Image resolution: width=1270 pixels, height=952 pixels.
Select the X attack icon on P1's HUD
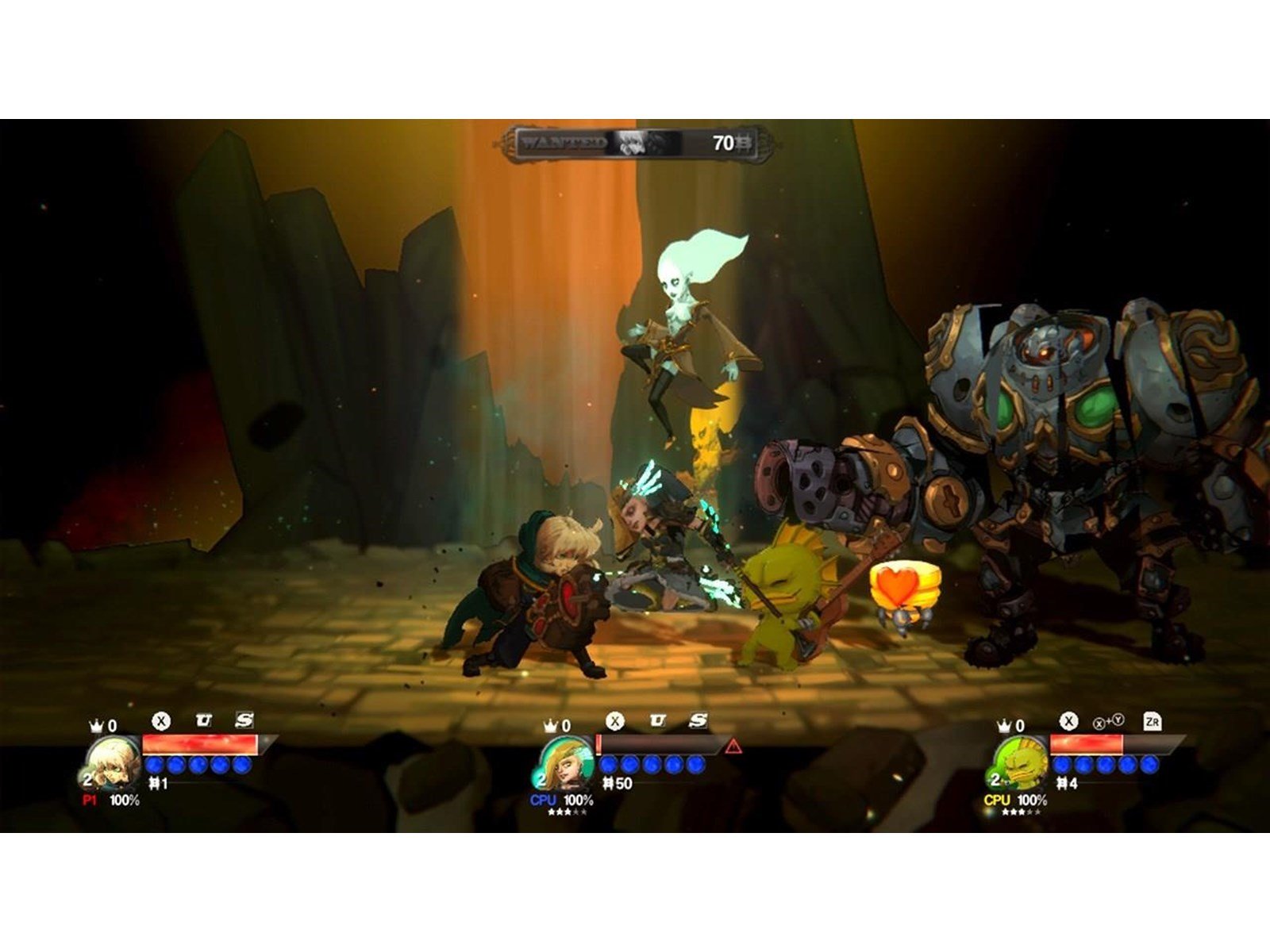[161, 720]
